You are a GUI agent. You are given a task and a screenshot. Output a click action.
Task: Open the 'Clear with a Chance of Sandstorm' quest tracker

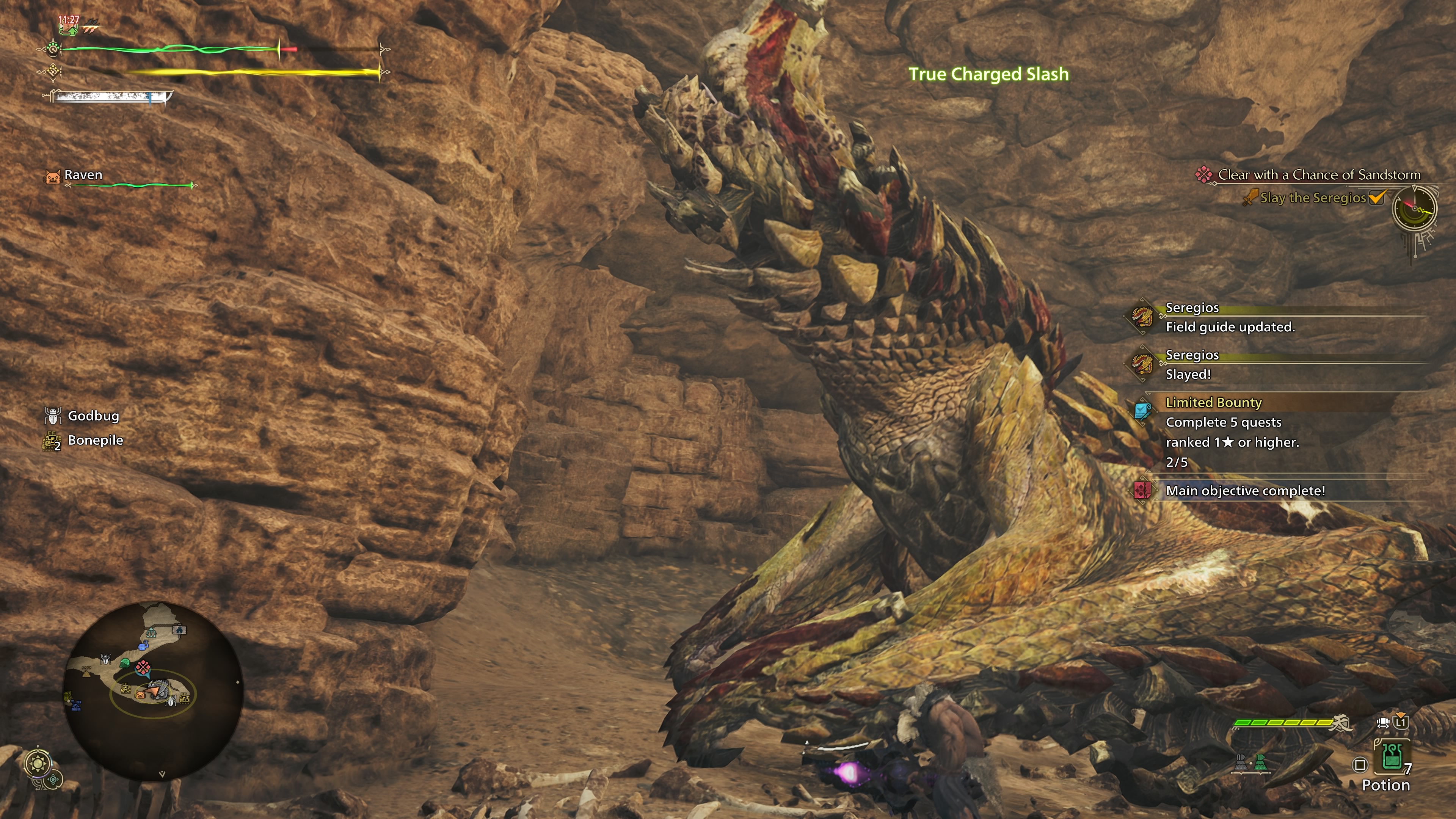pos(1318,175)
